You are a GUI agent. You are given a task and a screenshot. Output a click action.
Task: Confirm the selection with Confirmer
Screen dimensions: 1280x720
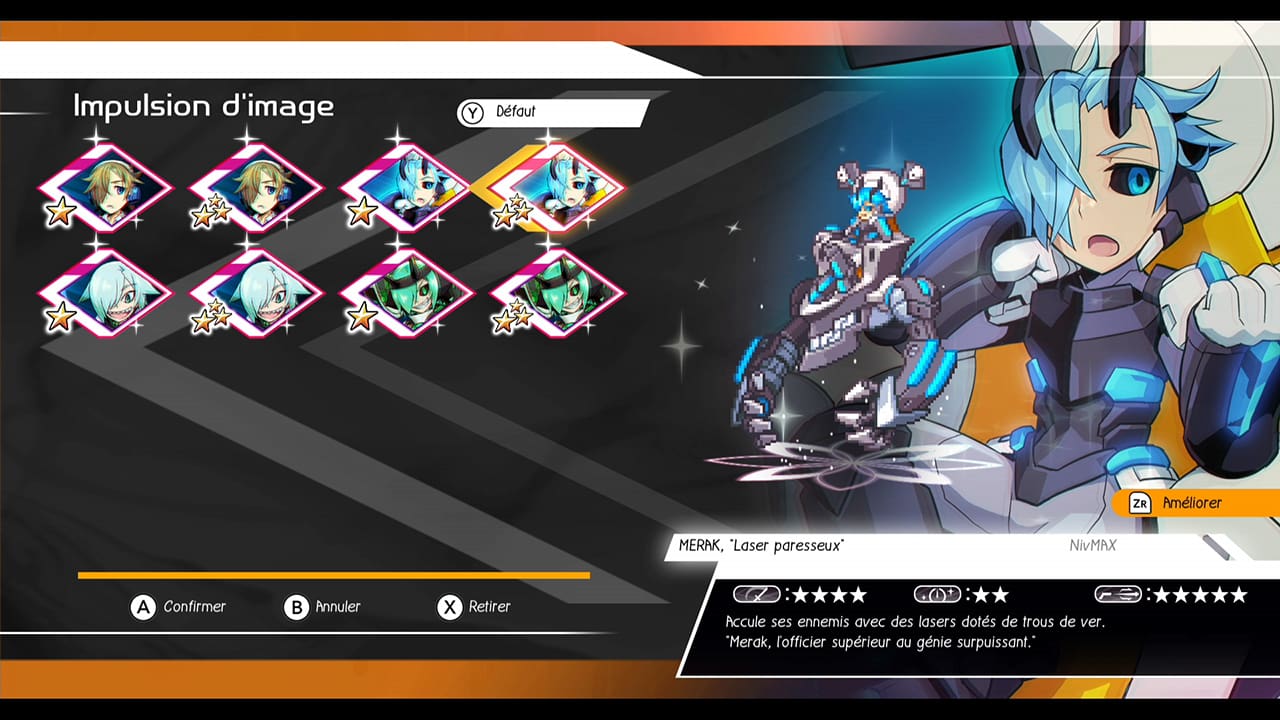click(181, 607)
